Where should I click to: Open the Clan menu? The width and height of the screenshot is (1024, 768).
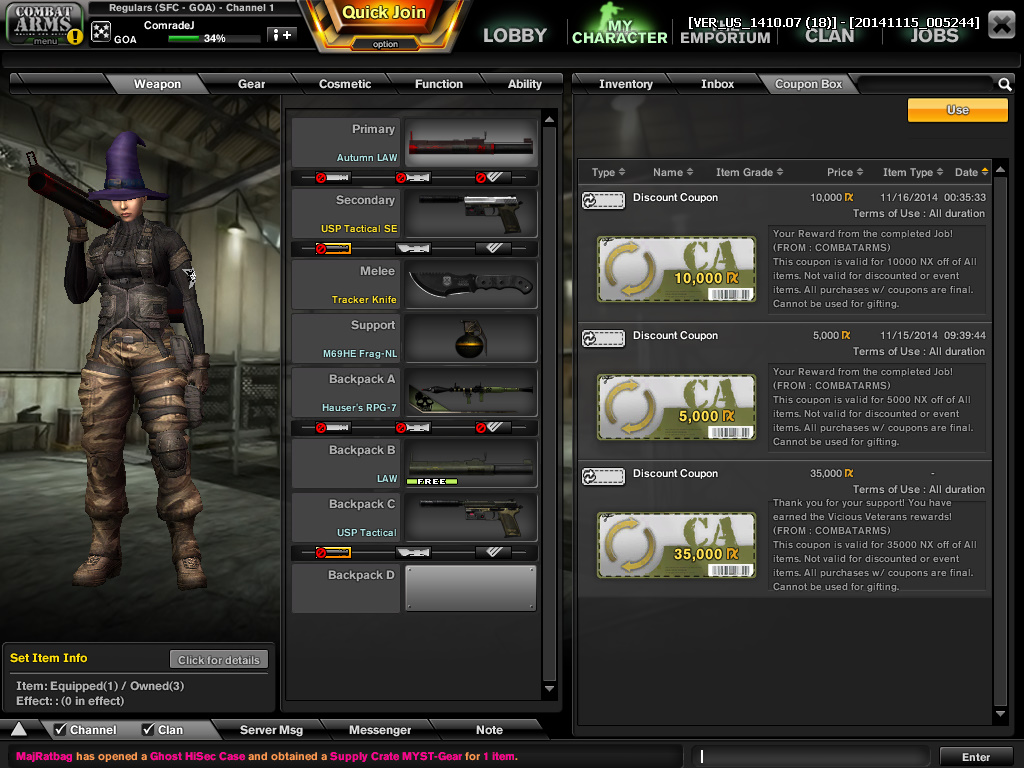coord(830,35)
